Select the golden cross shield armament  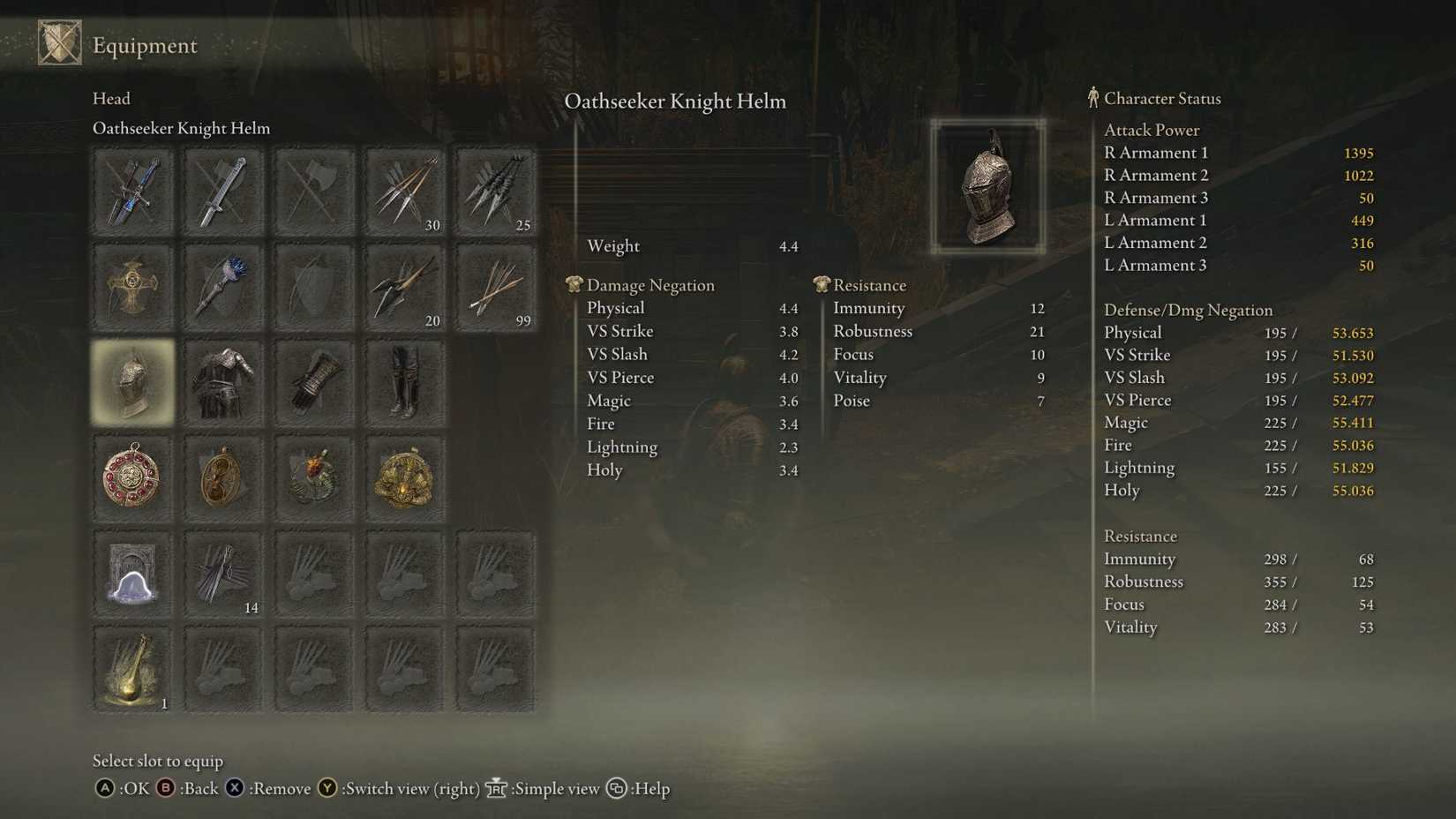[132, 287]
